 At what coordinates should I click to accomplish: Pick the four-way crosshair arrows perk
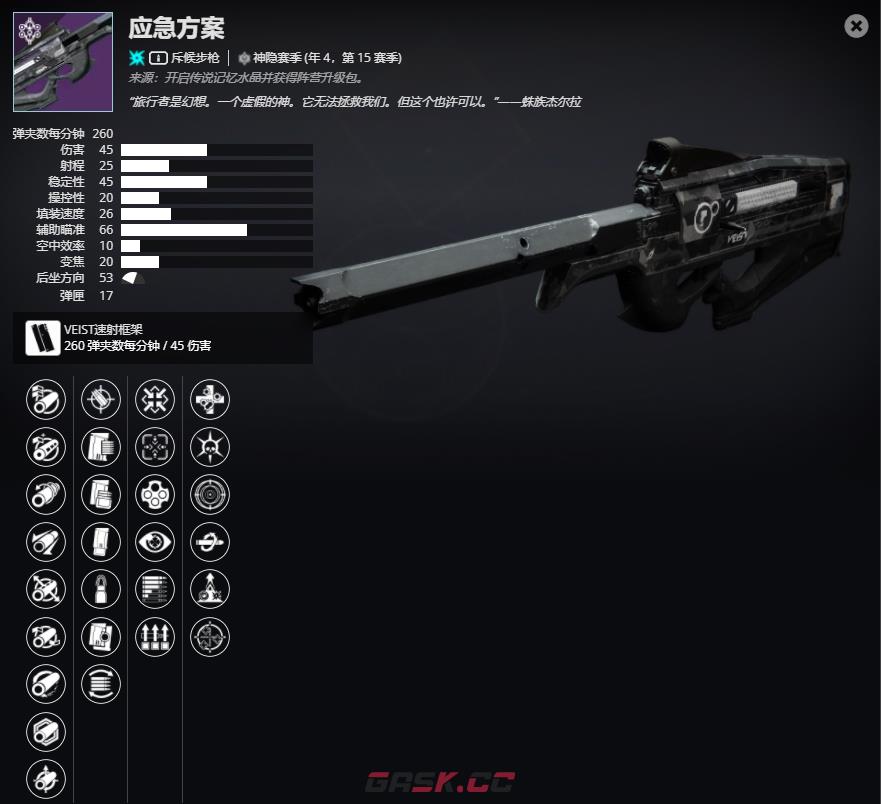(210, 635)
